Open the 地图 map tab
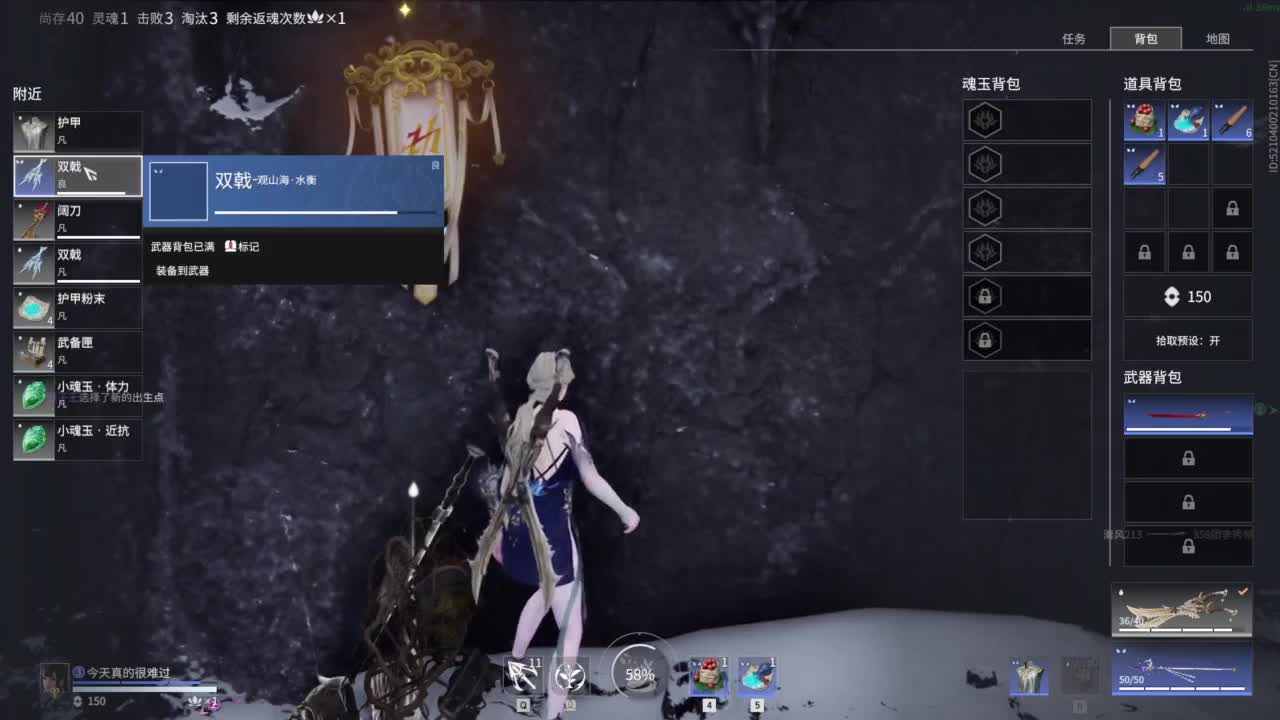This screenshot has height=720, width=1280. 1218,39
